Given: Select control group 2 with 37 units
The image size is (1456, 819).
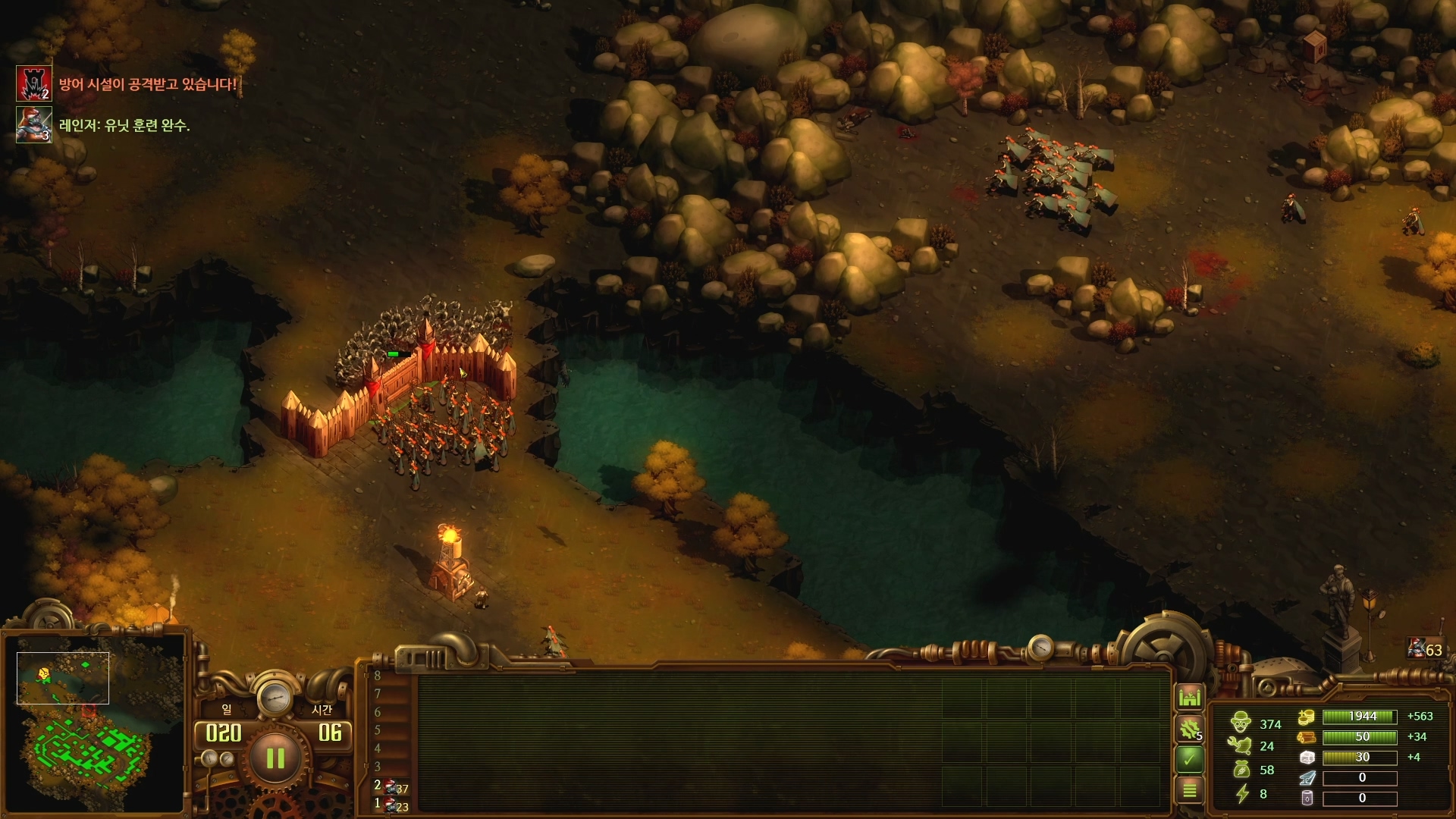Looking at the screenshot, I should click(394, 787).
